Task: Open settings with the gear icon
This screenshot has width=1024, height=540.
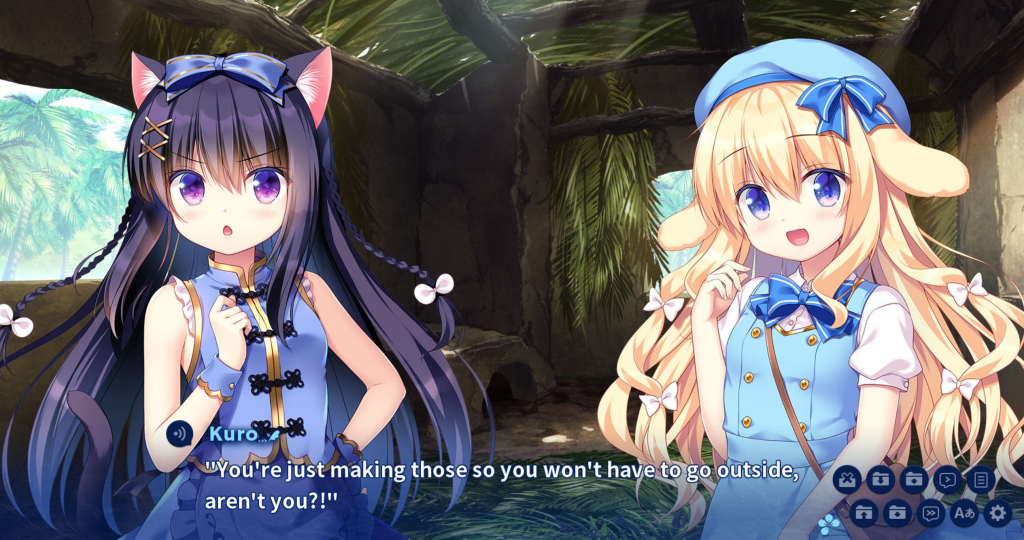Action: point(997,514)
